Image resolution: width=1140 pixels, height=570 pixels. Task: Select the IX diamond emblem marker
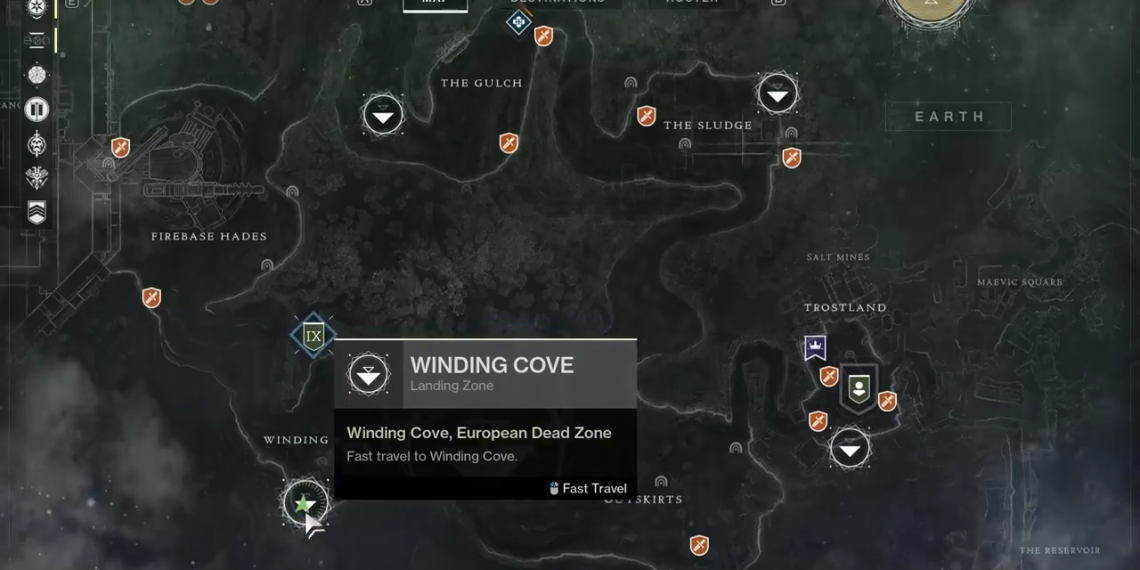[x=313, y=336]
